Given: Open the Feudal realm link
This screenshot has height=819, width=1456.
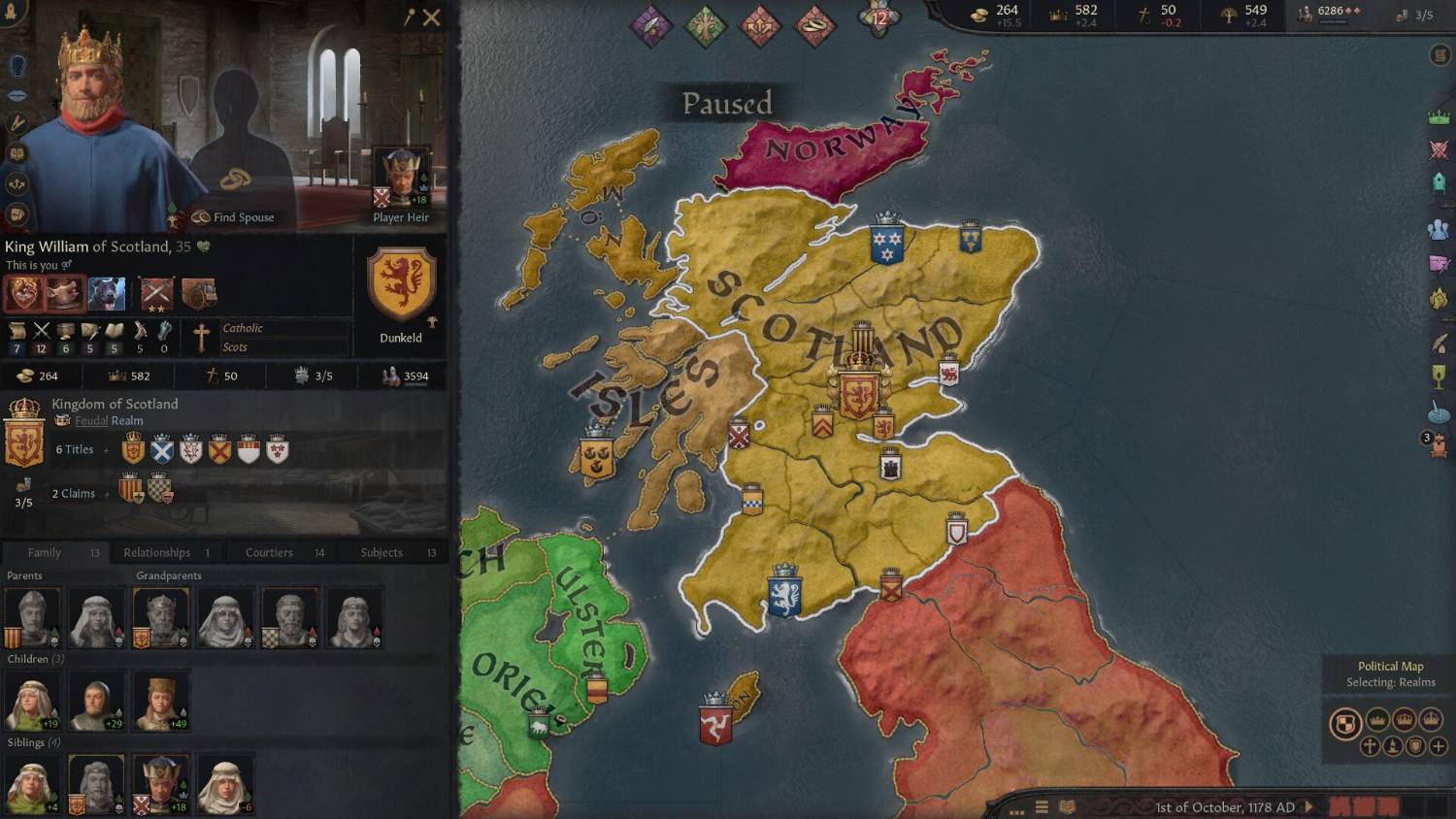Looking at the screenshot, I should point(91,421).
